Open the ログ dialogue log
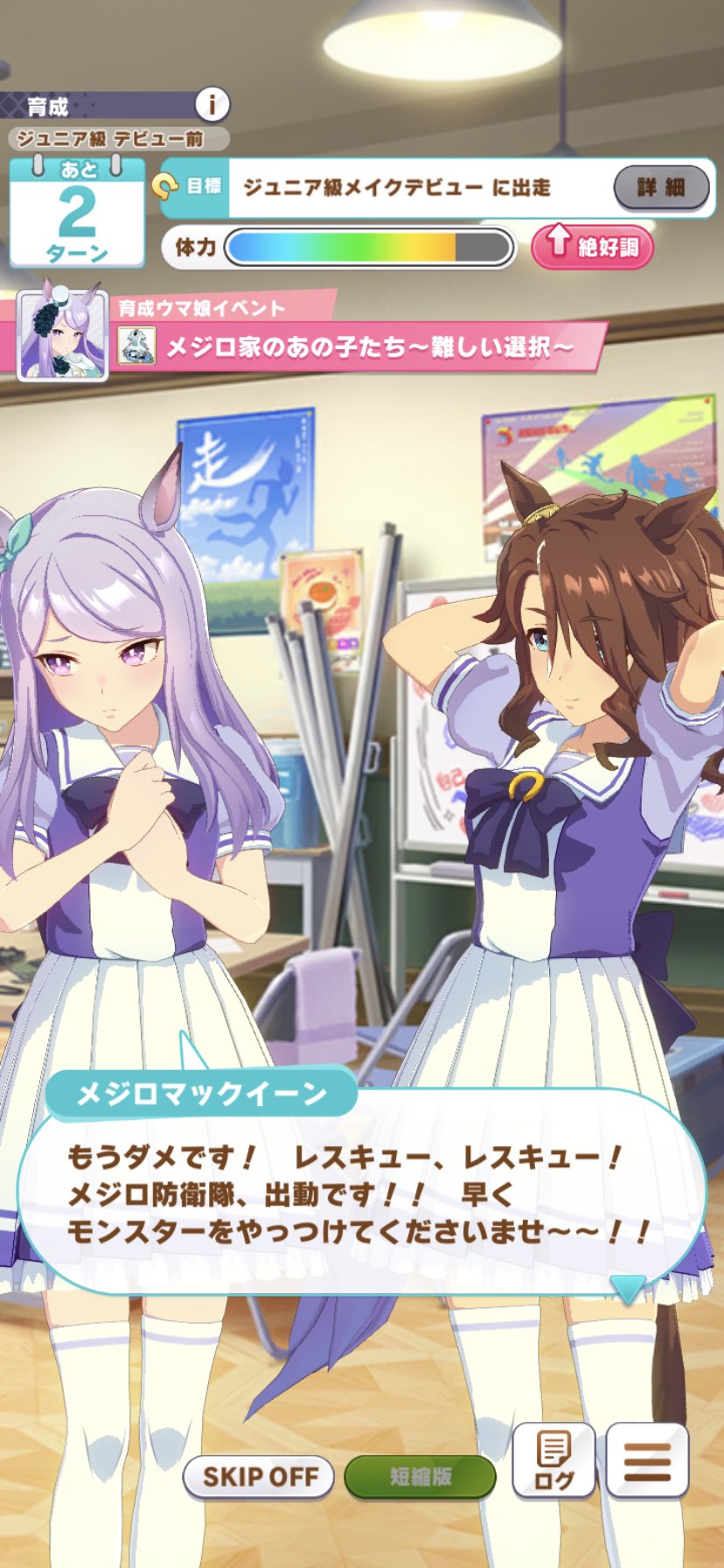The width and height of the screenshot is (724, 1568). (553, 1461)
